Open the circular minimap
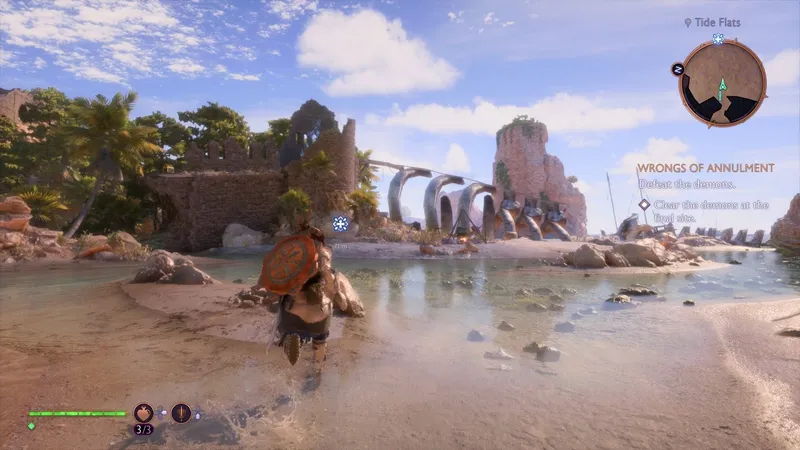 click(x=722, y=83)
